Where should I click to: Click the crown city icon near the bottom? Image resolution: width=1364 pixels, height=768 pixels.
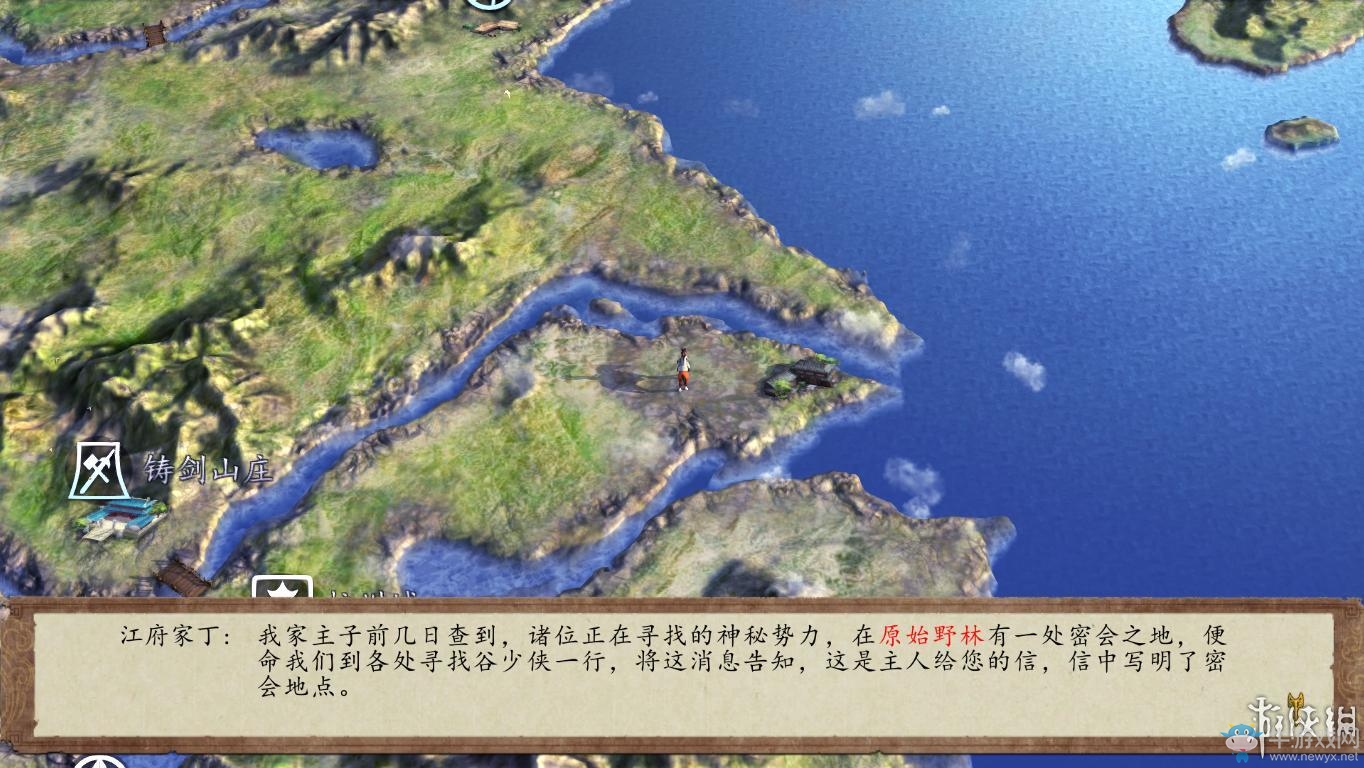[x=282, y=585]
